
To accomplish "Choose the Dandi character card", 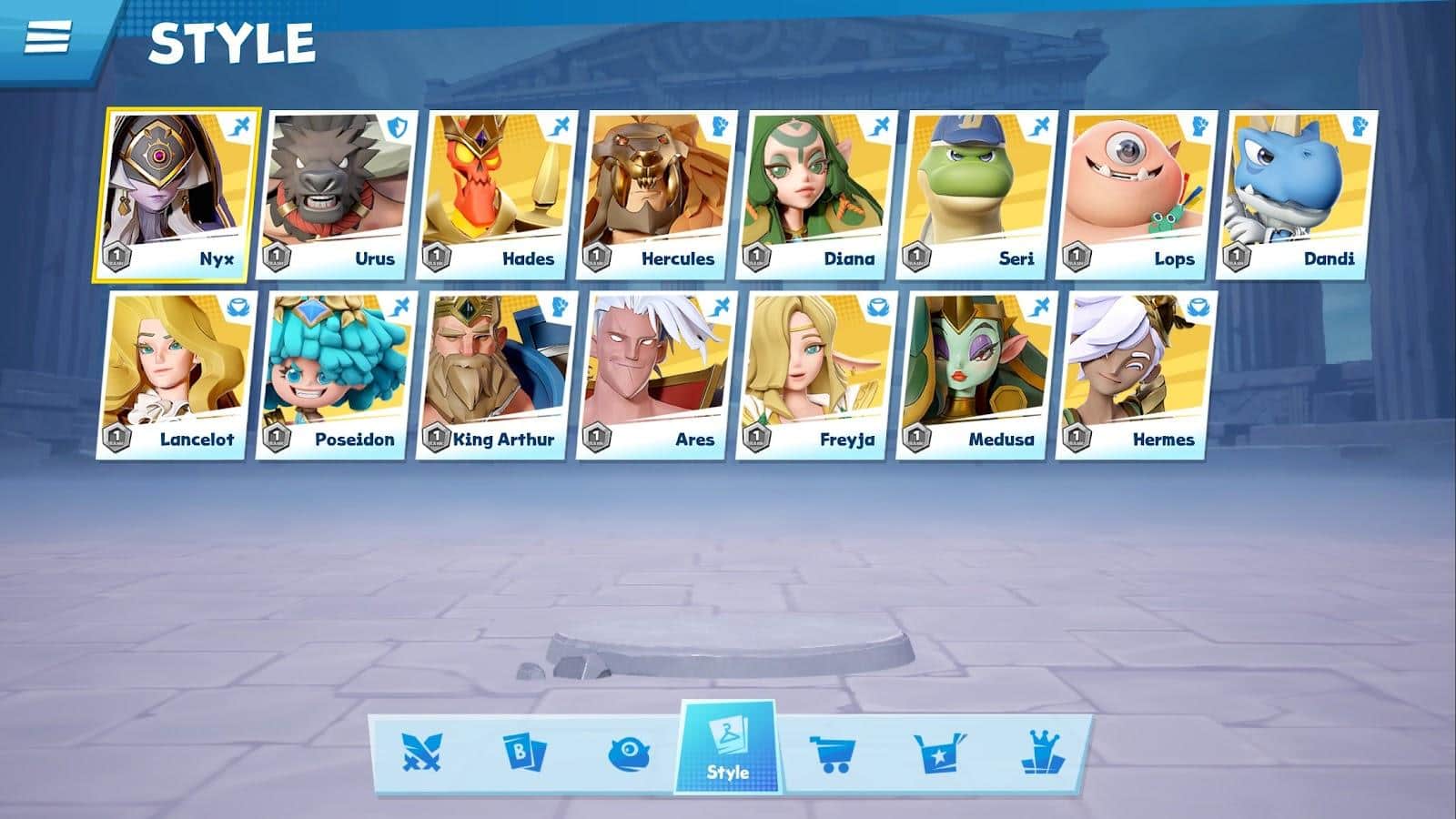I will (x=1298, y=195).
